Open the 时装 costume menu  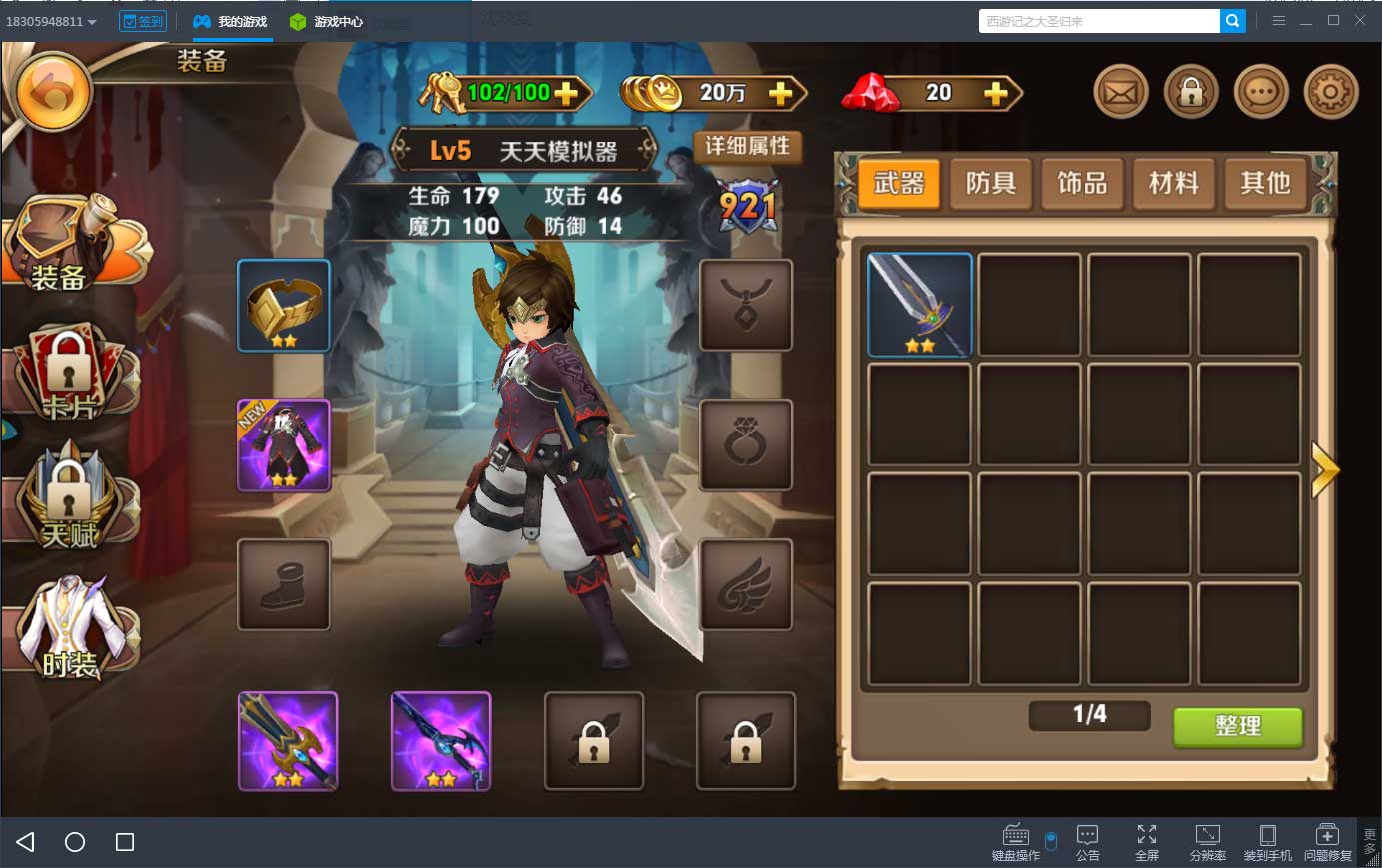(70, 629)
